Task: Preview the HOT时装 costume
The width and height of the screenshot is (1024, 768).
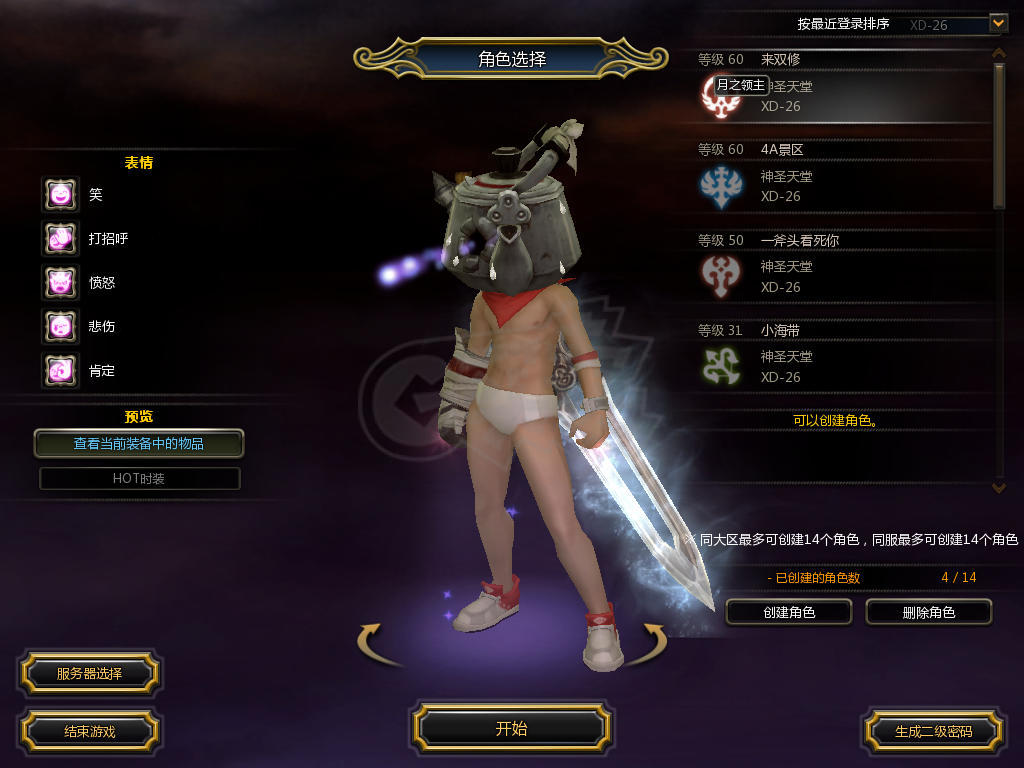Action: pyautogui.click(x=139, y=478)
